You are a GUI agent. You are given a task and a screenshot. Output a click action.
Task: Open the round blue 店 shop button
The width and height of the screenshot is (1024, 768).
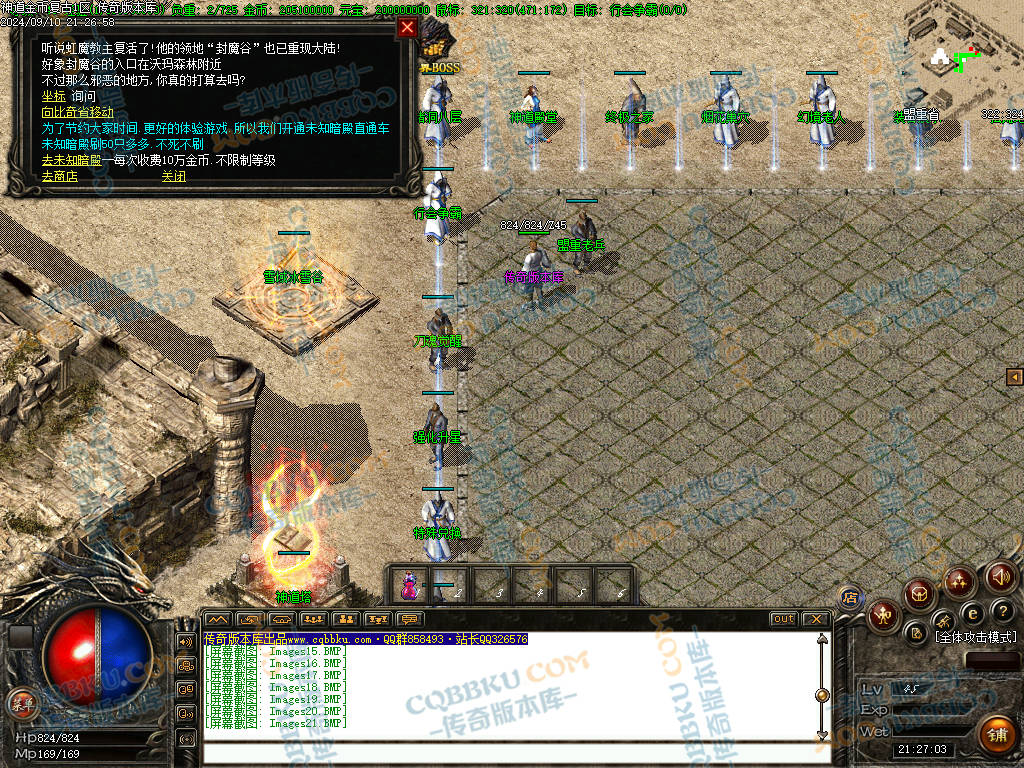(x=849, y=597)
